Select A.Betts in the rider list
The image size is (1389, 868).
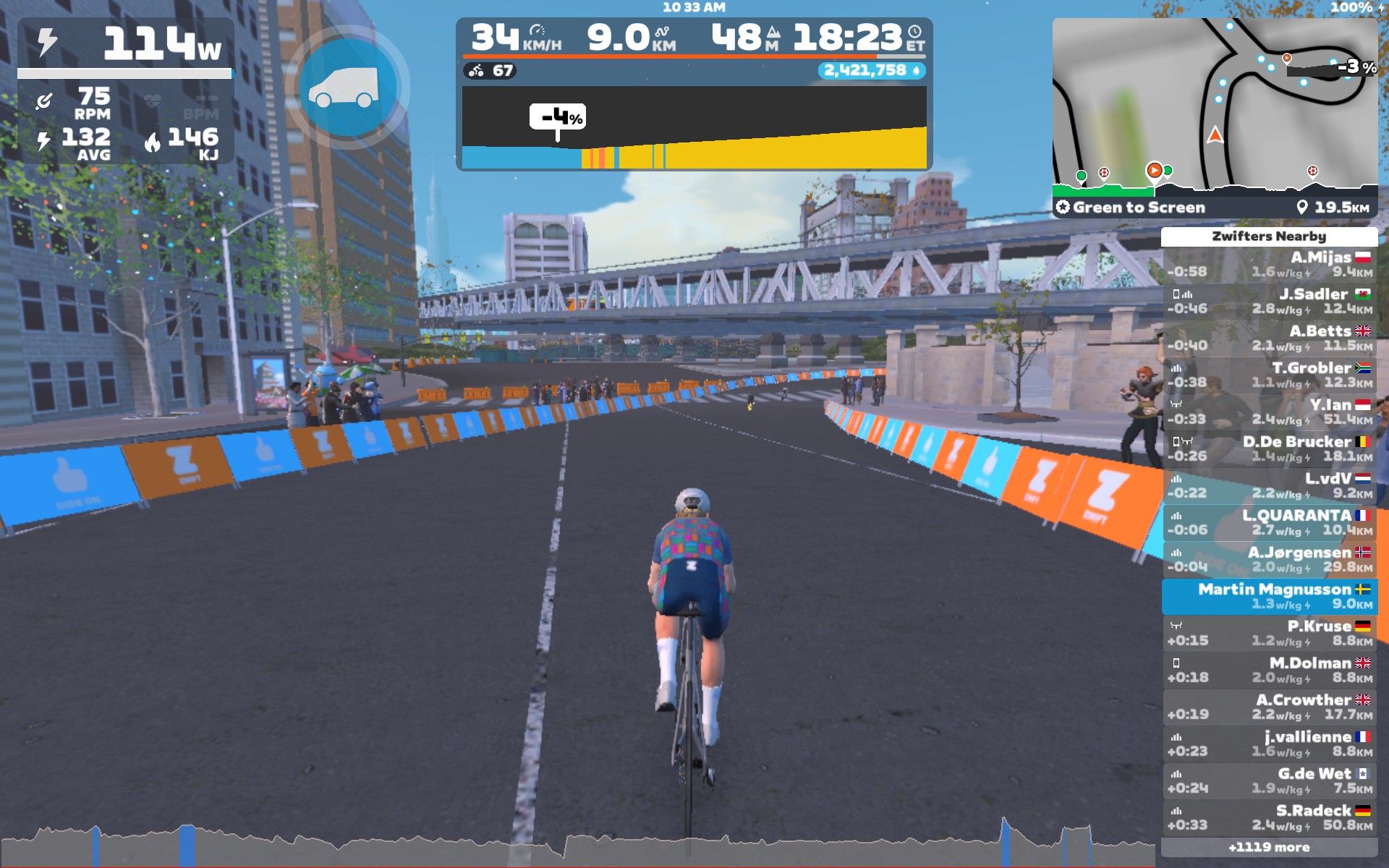tap(1269, 339)
